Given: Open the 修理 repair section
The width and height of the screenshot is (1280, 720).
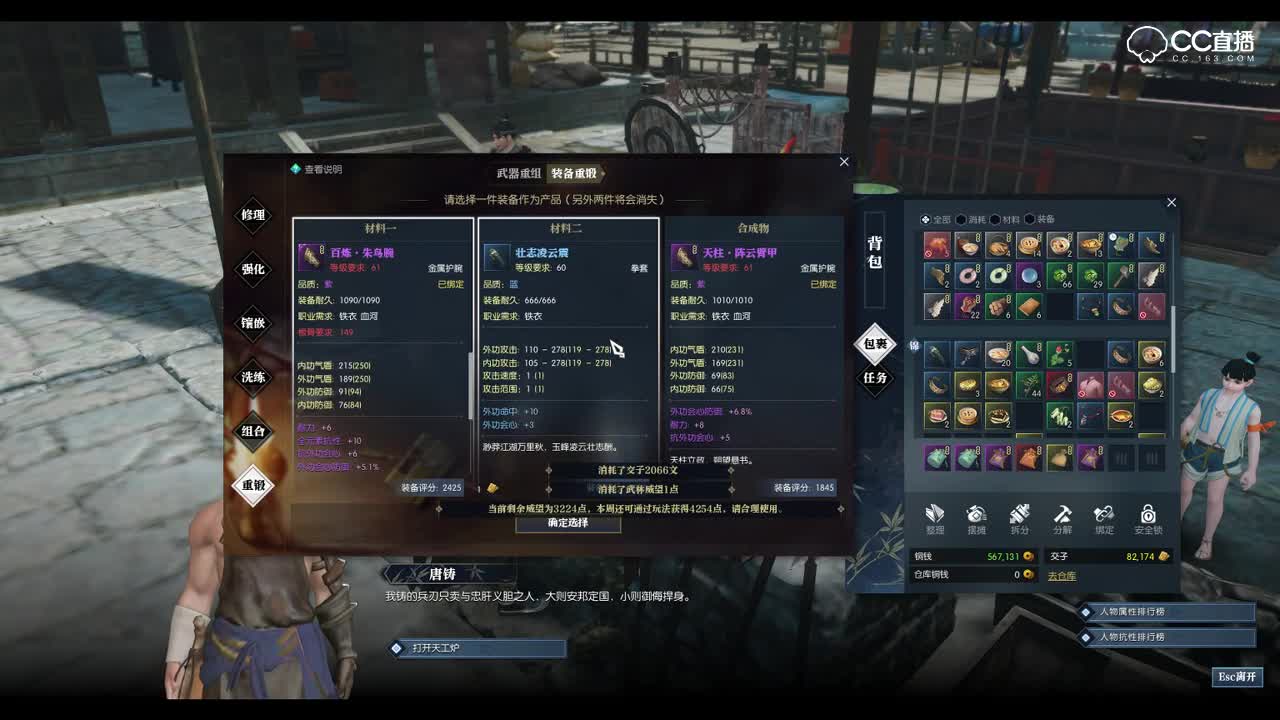Looking at the screenshot, I should [253, 215].
